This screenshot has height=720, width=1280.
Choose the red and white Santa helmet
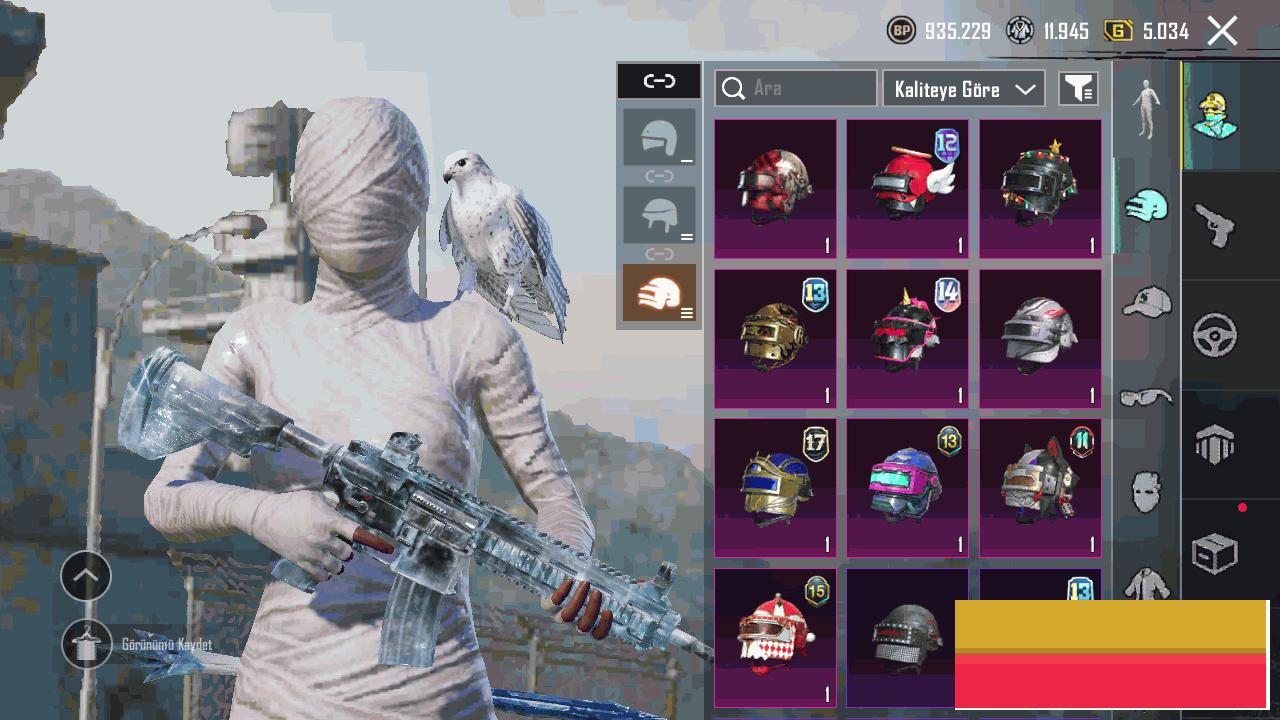[x=775, y=637]
